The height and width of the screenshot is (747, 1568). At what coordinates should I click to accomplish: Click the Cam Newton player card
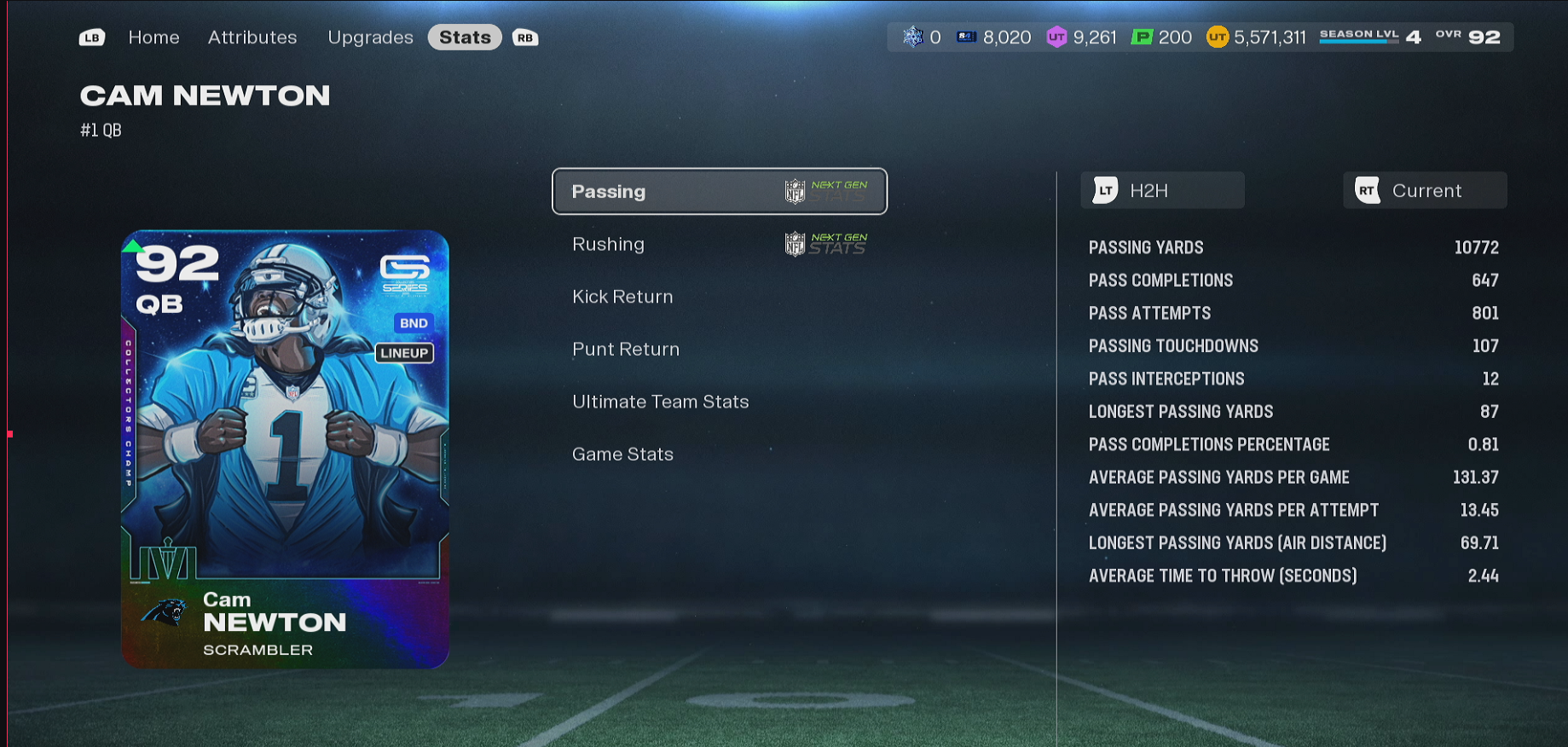point(285,449)
